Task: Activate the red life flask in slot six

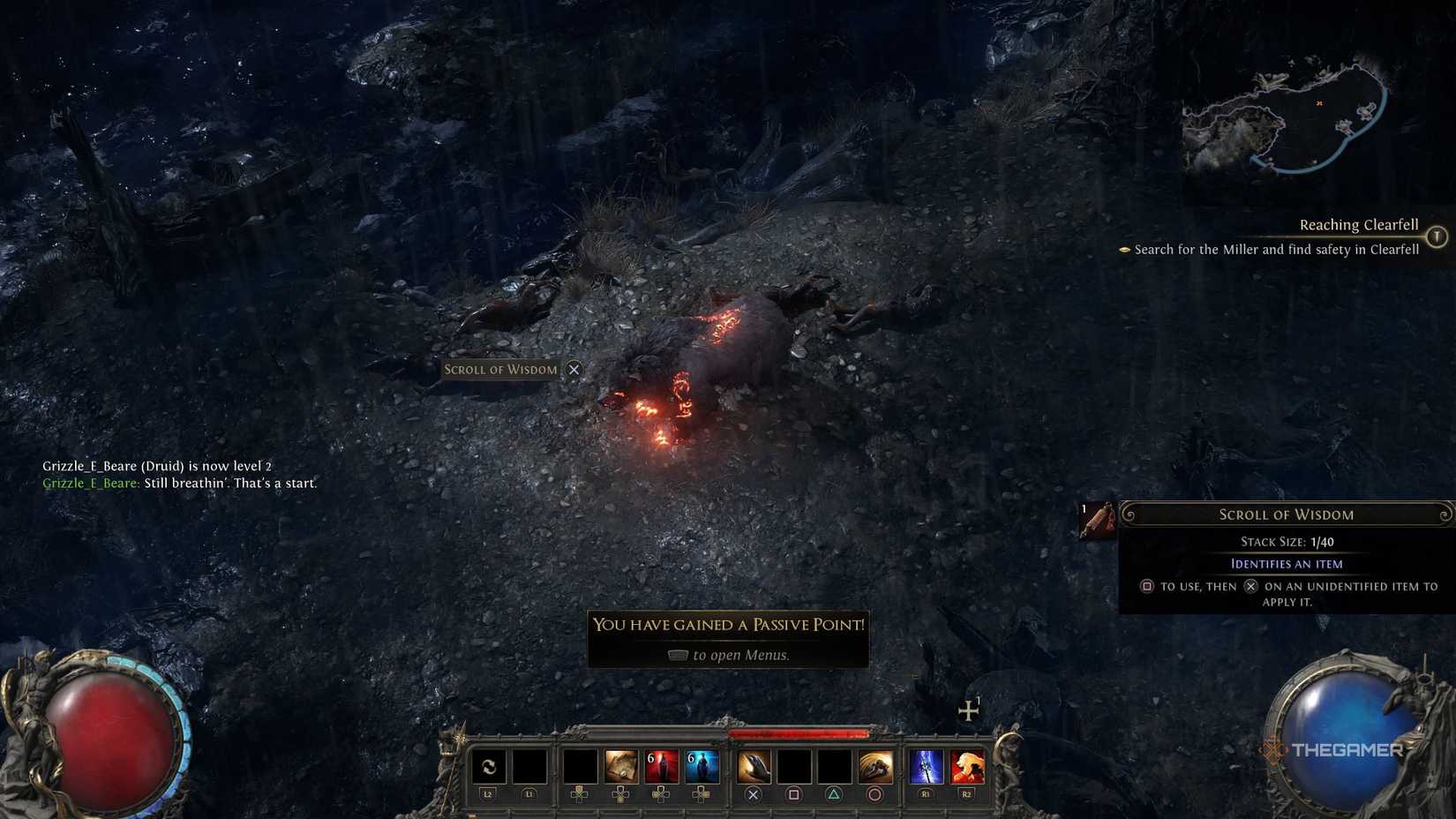Action: [660, 764]
